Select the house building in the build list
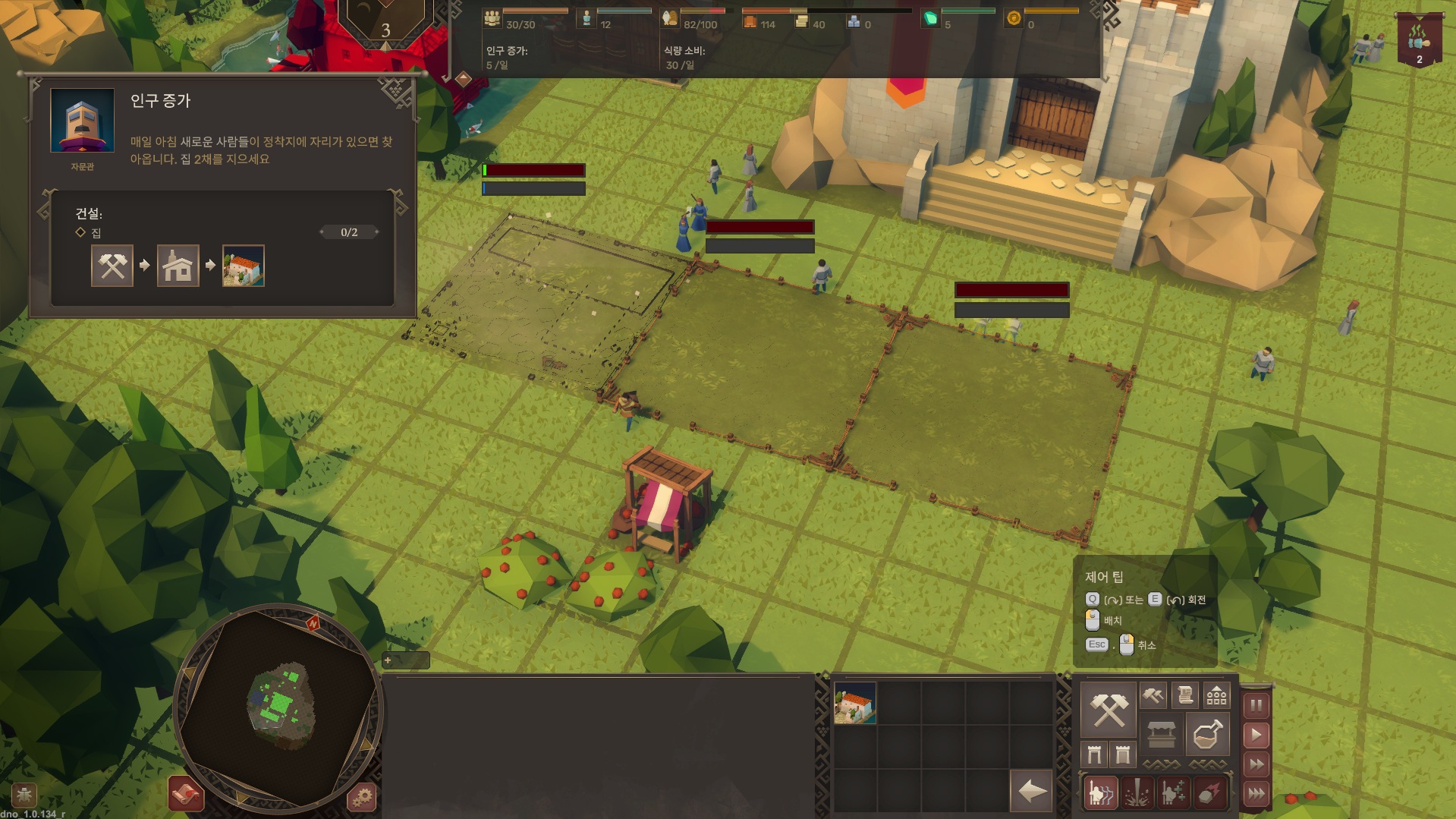This screenshot has width=1456, height=819. 855,703
